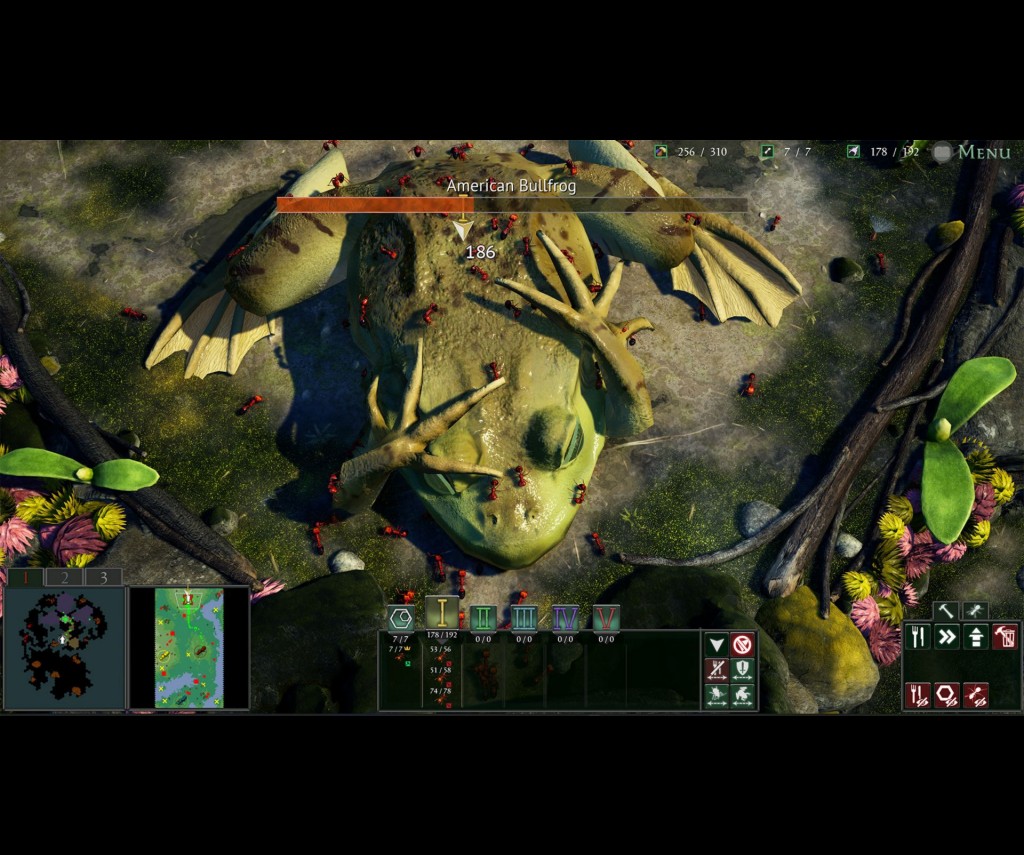Open the ant units tab
This screenshot has width=1024, height=855.
pyautogui.click(x=975, y=610)
